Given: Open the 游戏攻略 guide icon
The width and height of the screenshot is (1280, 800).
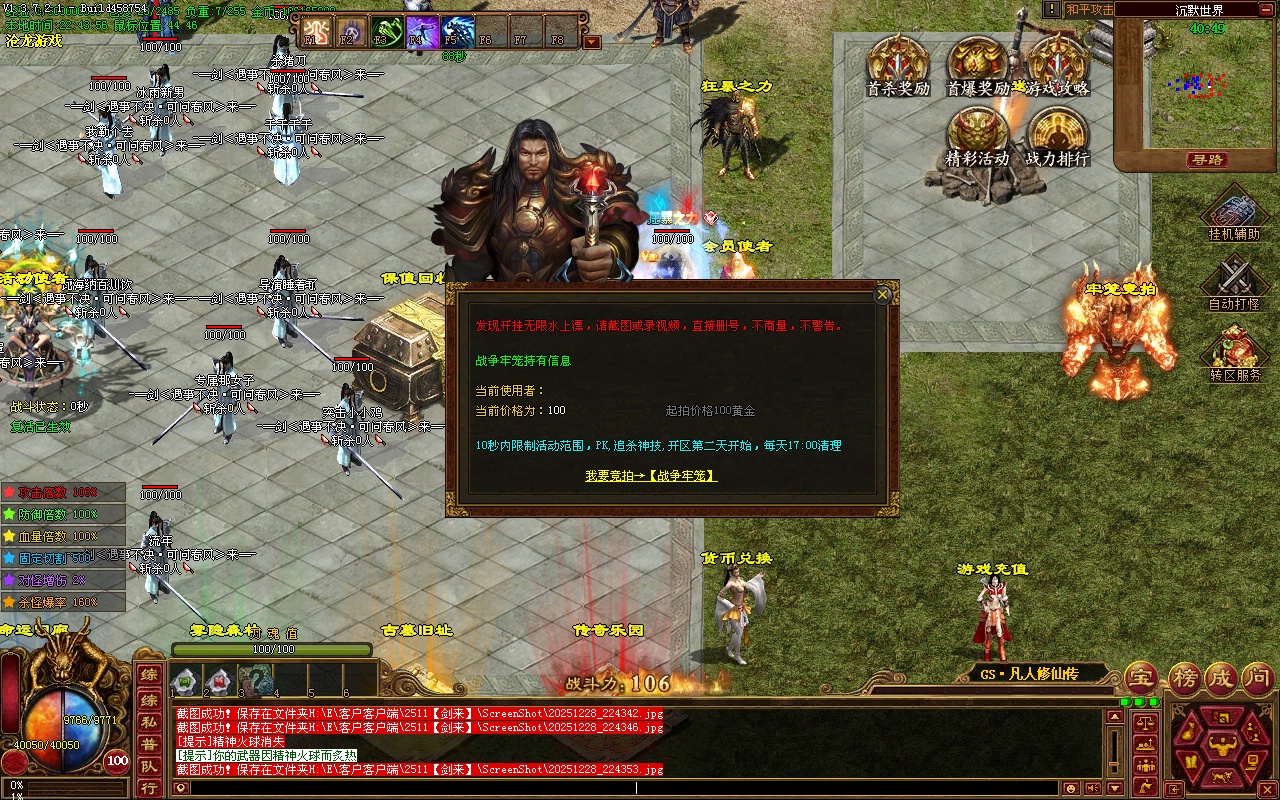Looking at the screenshot, I should (1057, 65).
